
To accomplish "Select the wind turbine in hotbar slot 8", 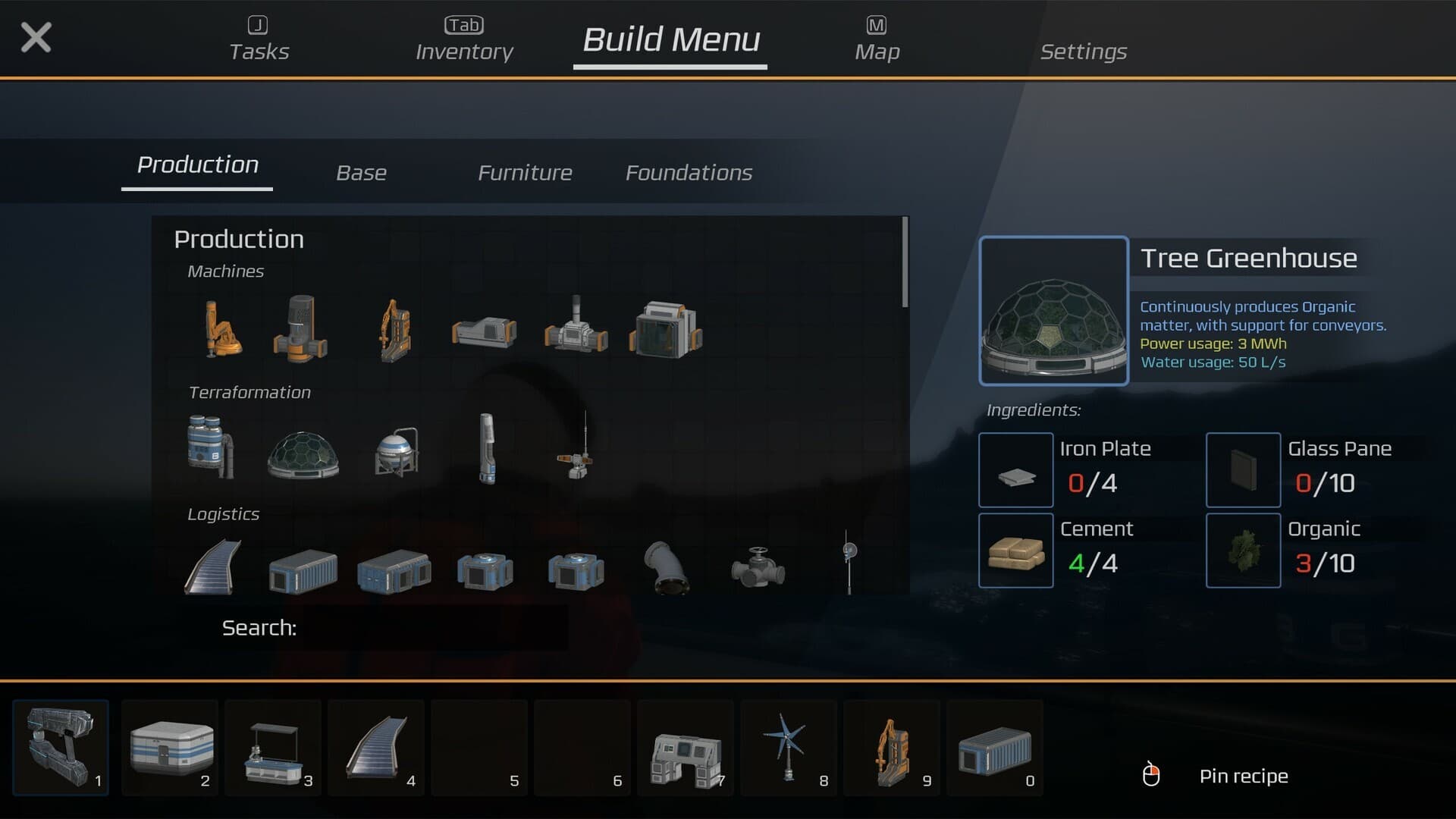I will [788, 748].
